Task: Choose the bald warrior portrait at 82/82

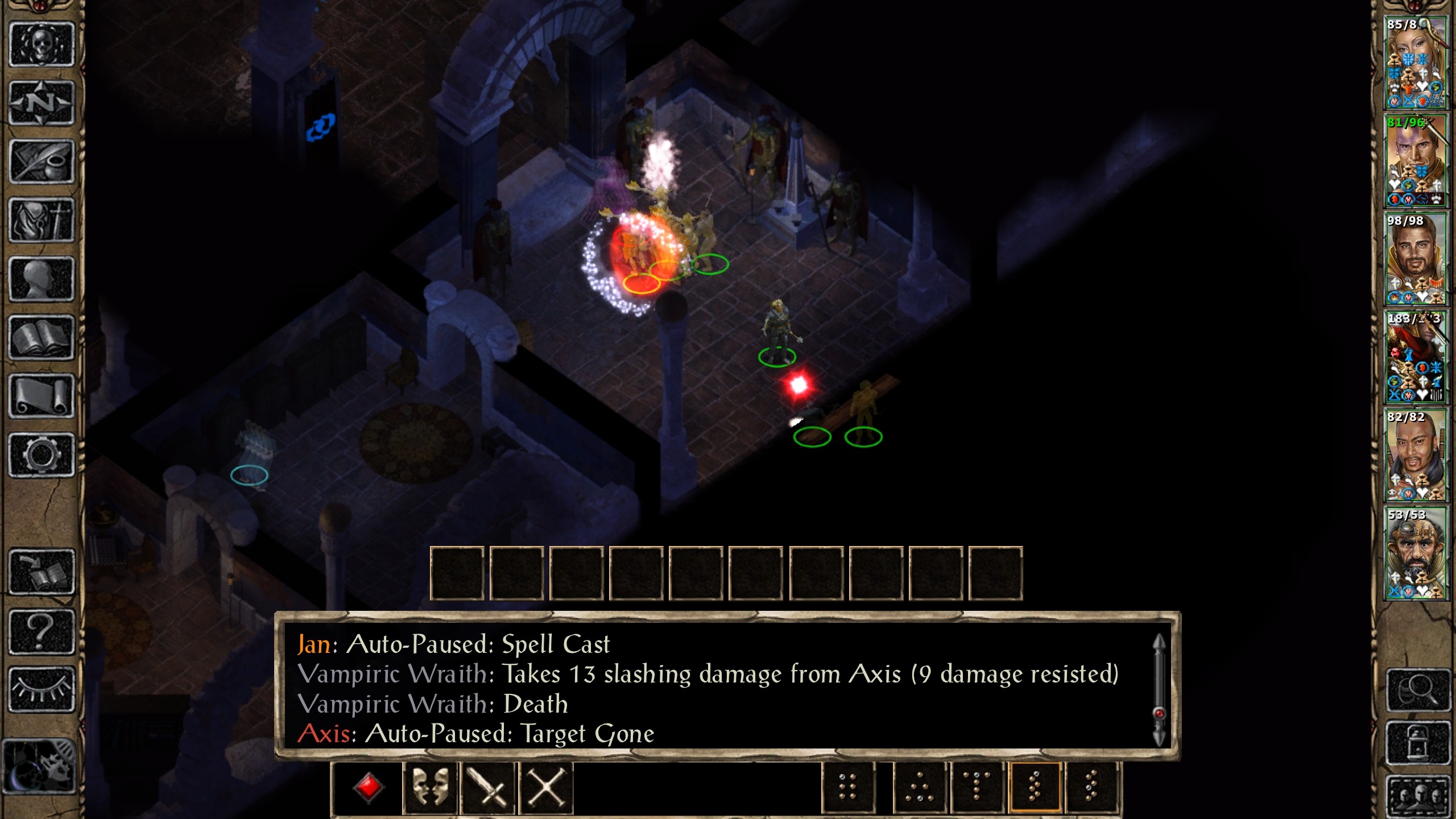Action: tap(1415, 455)
